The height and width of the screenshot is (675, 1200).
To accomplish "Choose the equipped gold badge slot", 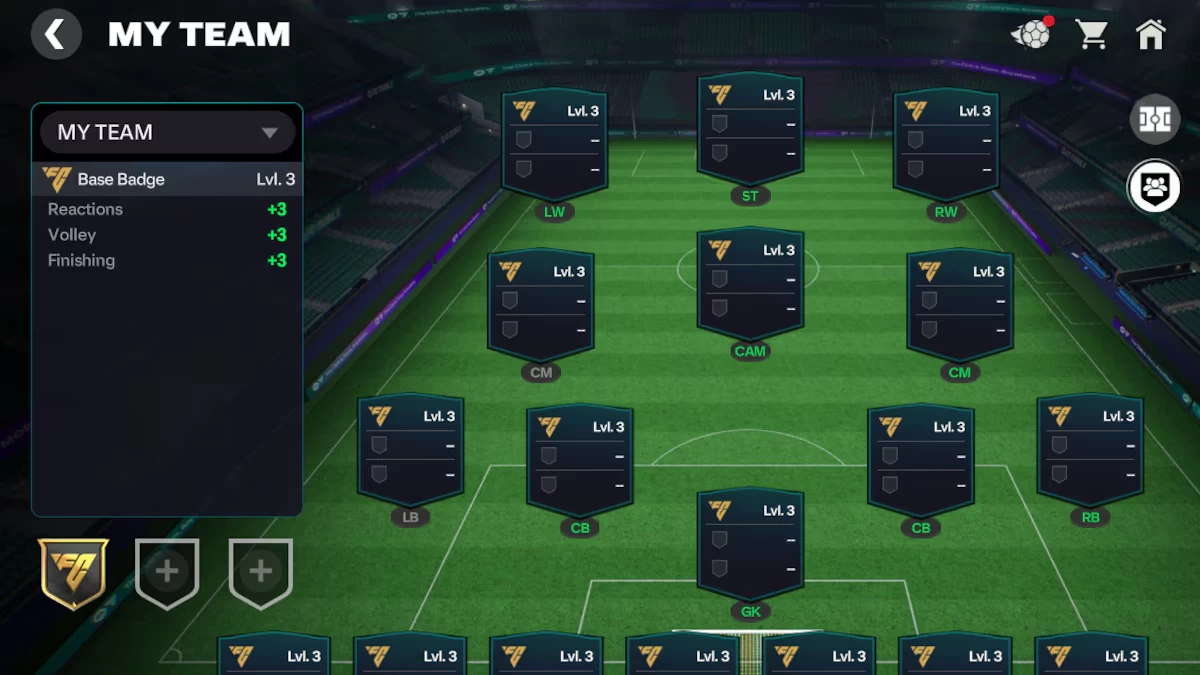I will [x=73, y=573].
